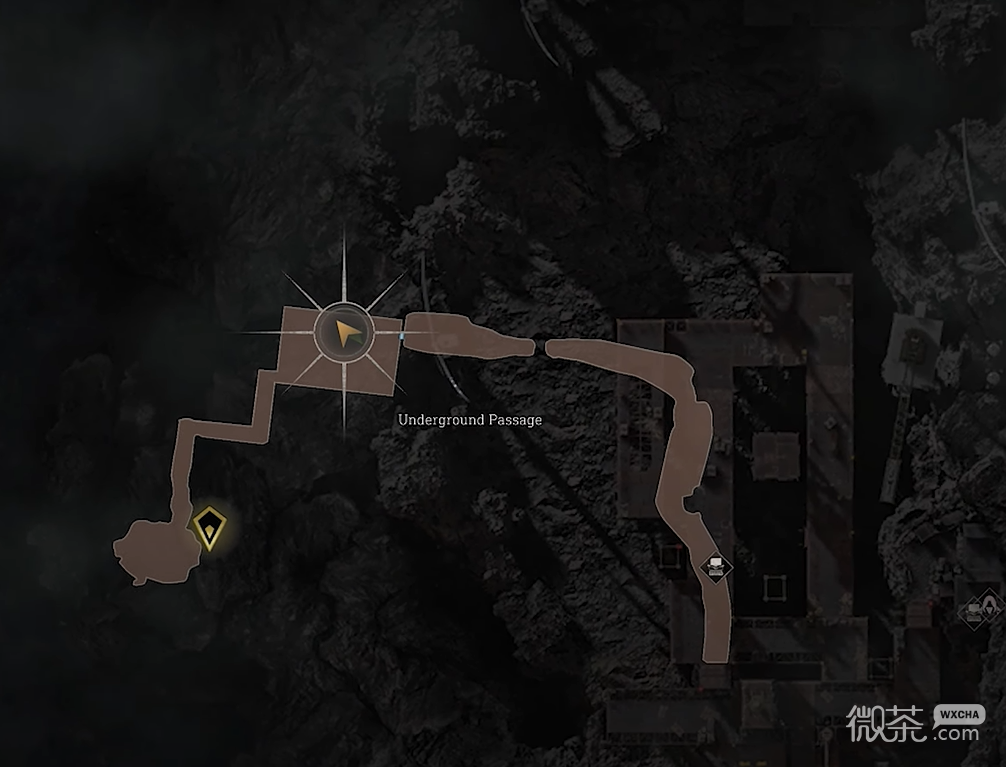Select the typewriter icon on the passage
The width and height of the screenshot is (1006, 767).
716,567
